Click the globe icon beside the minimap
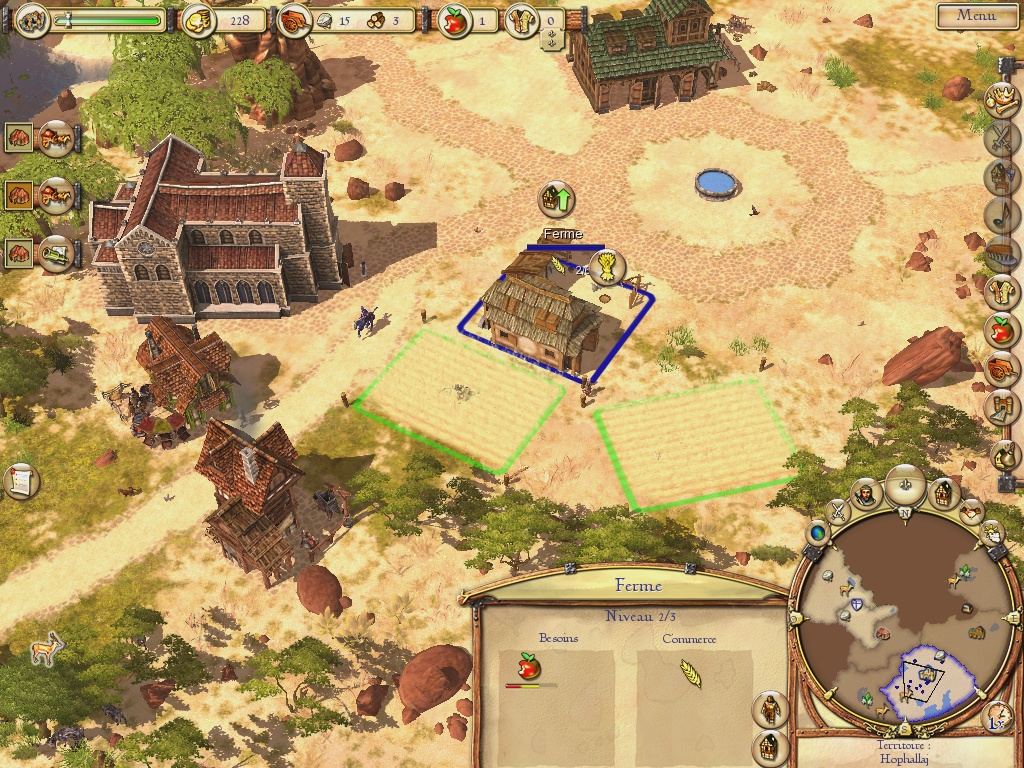The height and width of the screenshot is (768, 1024). (x=817, y=533)
